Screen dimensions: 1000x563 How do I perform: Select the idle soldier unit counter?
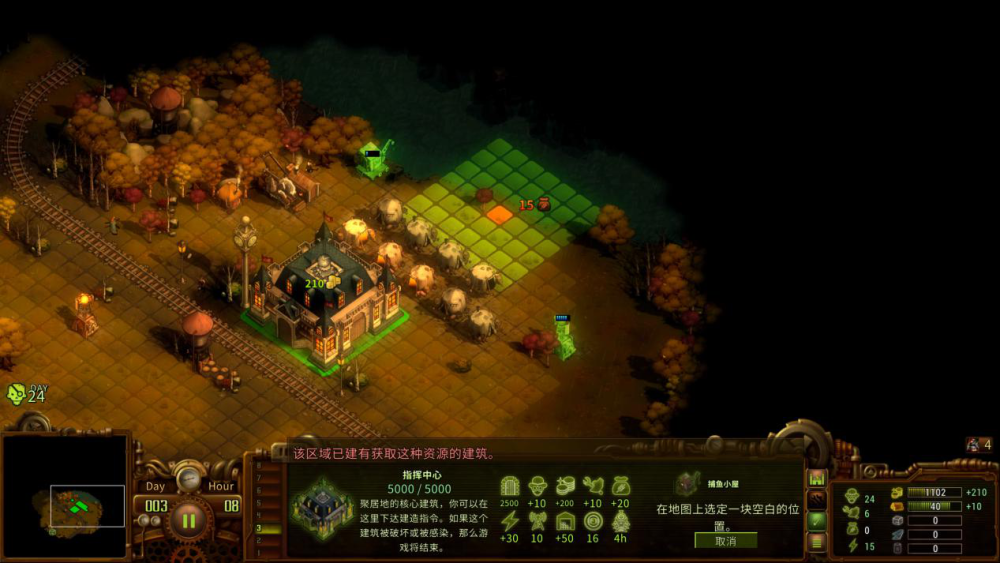click(978, 445)
